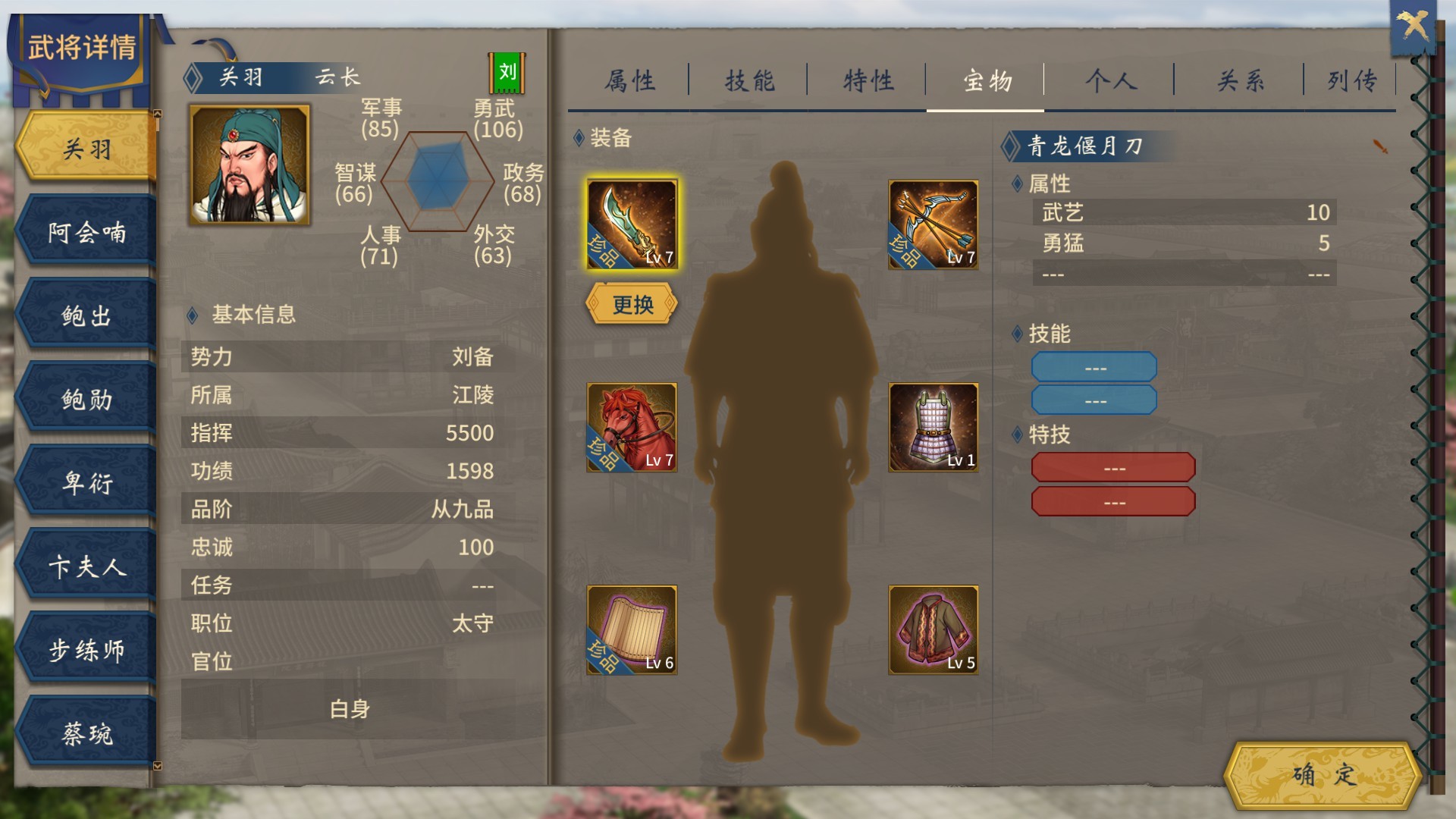Select the red horse Lv 7 equipment icon
Screen dimensions: 1456x819
[x=631, y=427]
